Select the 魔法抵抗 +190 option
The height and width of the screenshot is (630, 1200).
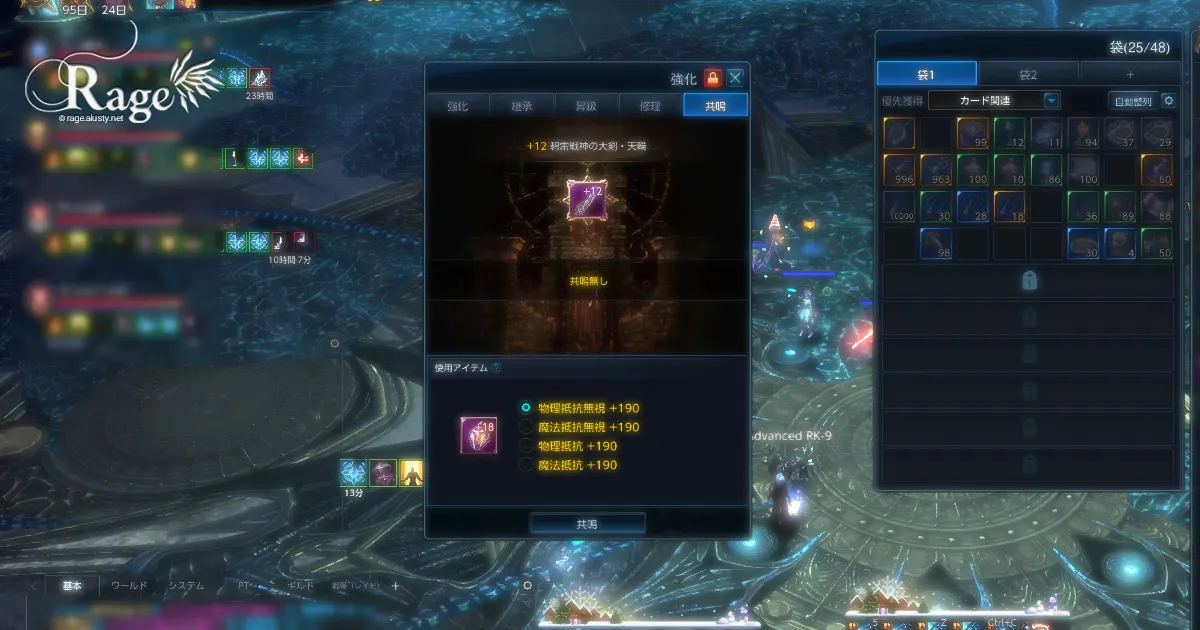(526, 465)
